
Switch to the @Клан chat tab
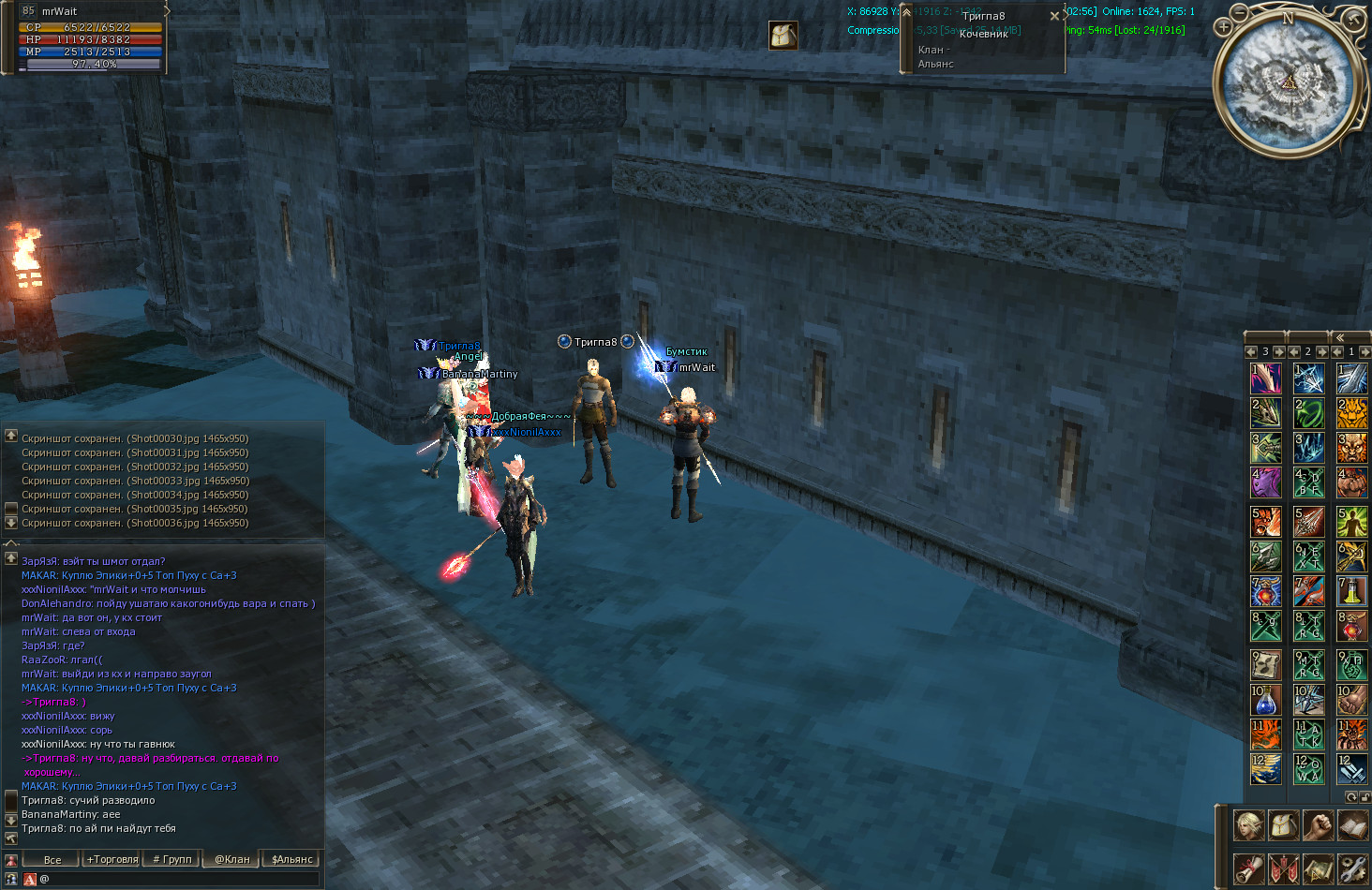pos(231,859)
